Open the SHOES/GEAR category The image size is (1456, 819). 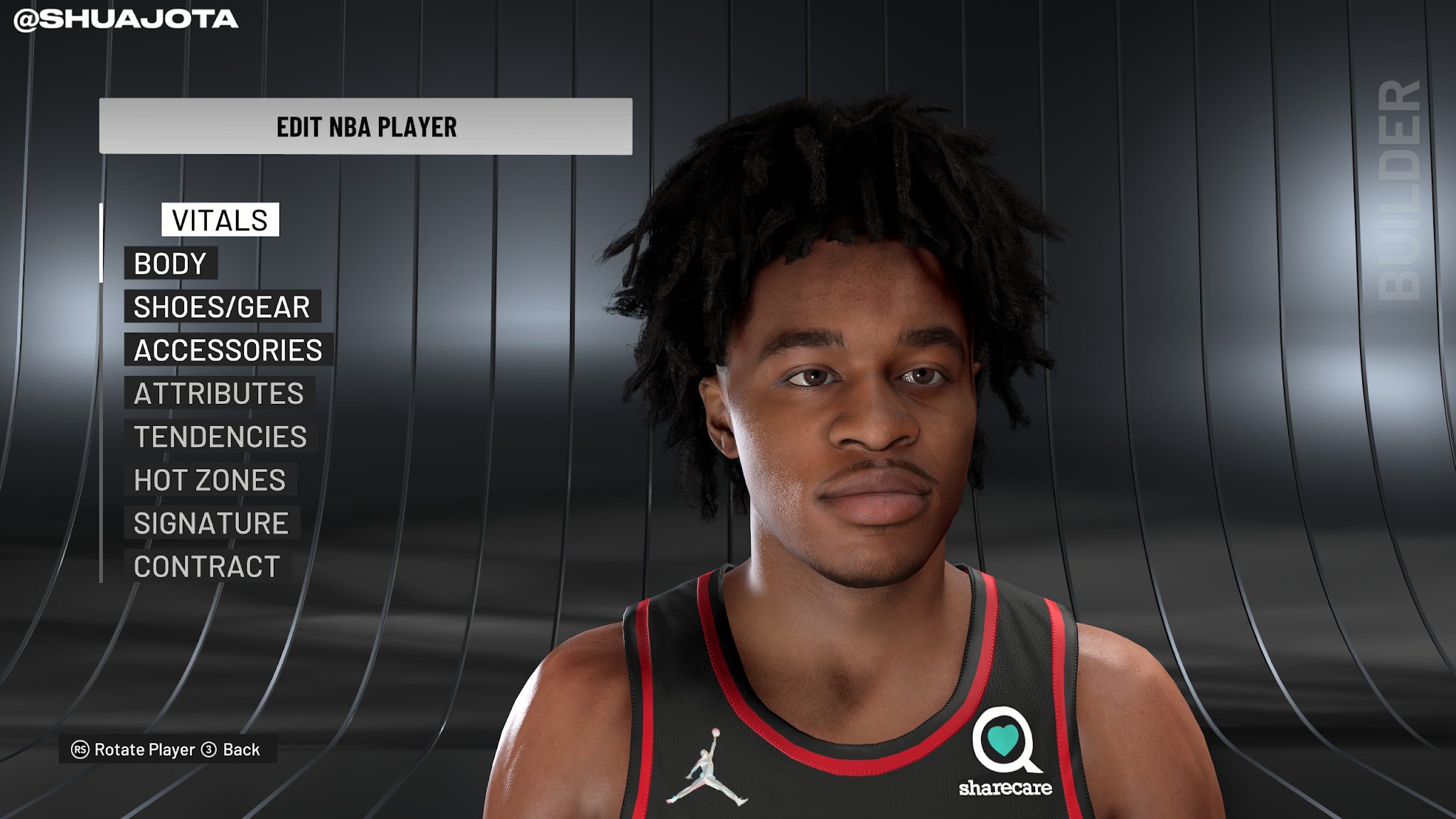[222, 307]
